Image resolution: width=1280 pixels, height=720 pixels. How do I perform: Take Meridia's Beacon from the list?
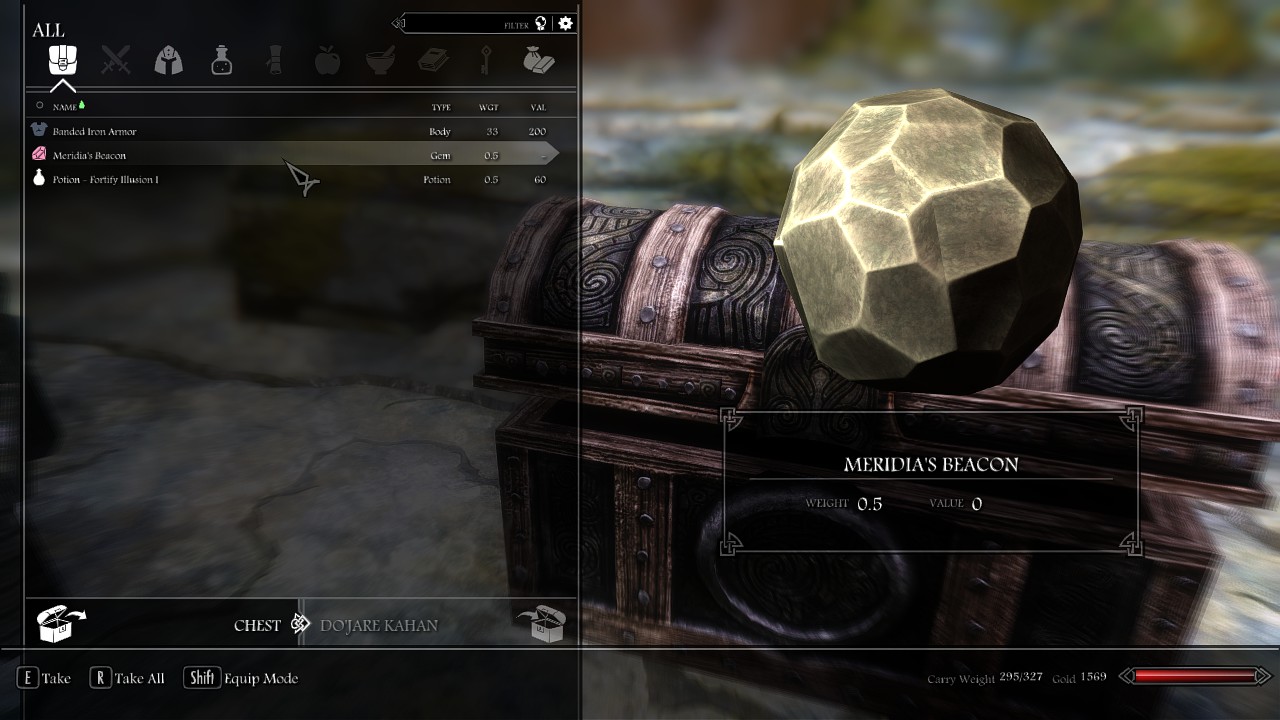(90, 155)
